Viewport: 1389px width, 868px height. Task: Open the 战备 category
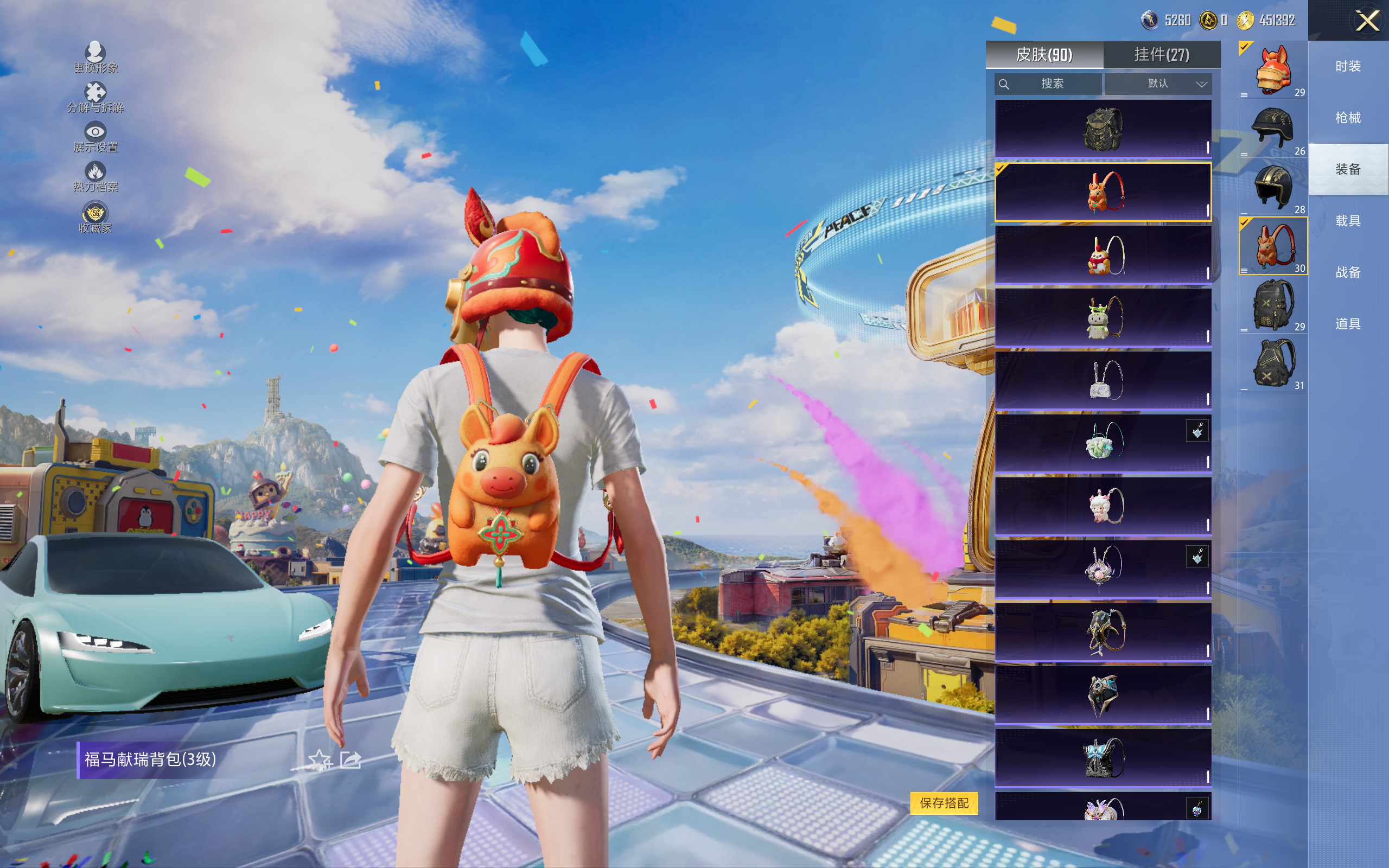1347,272
